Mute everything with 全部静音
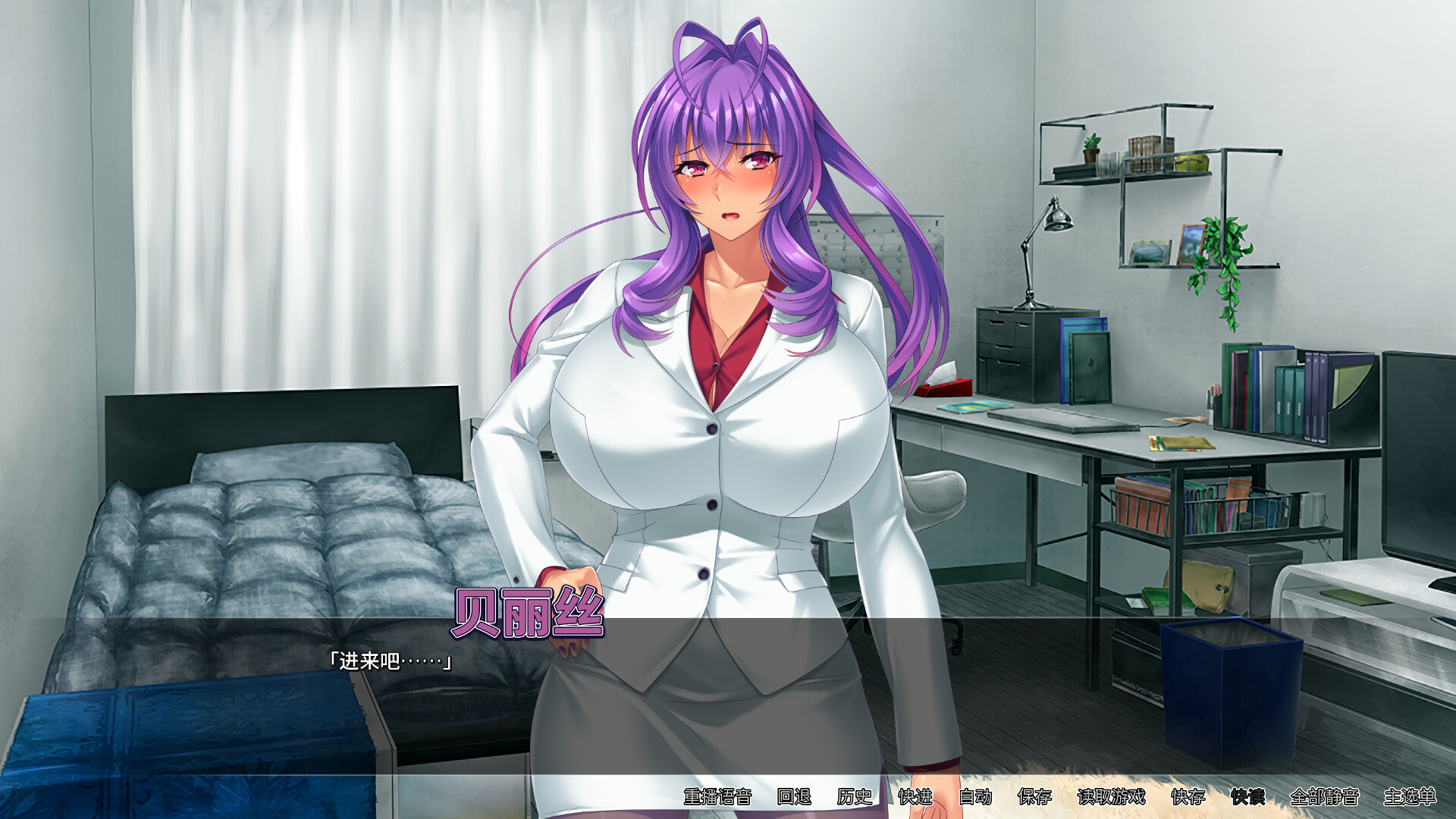Image resolution: width=1456 pixels, height=819 pixels. (1325, 798)
